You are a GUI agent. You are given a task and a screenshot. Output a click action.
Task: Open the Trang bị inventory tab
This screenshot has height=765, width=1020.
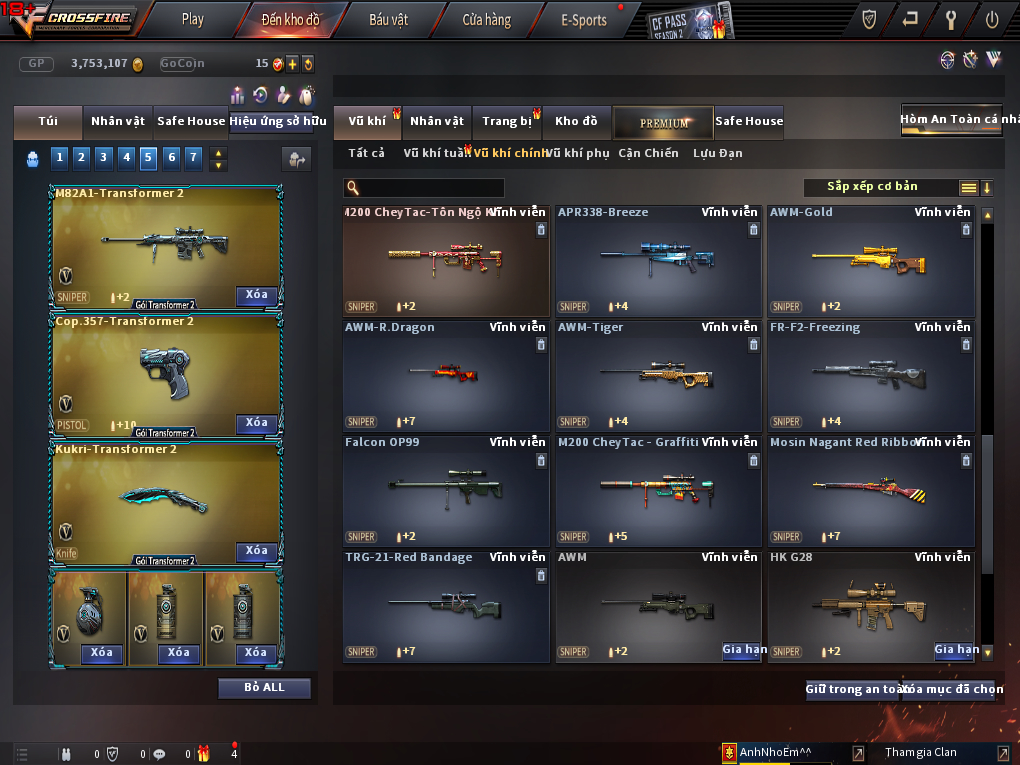pos(507,122)
